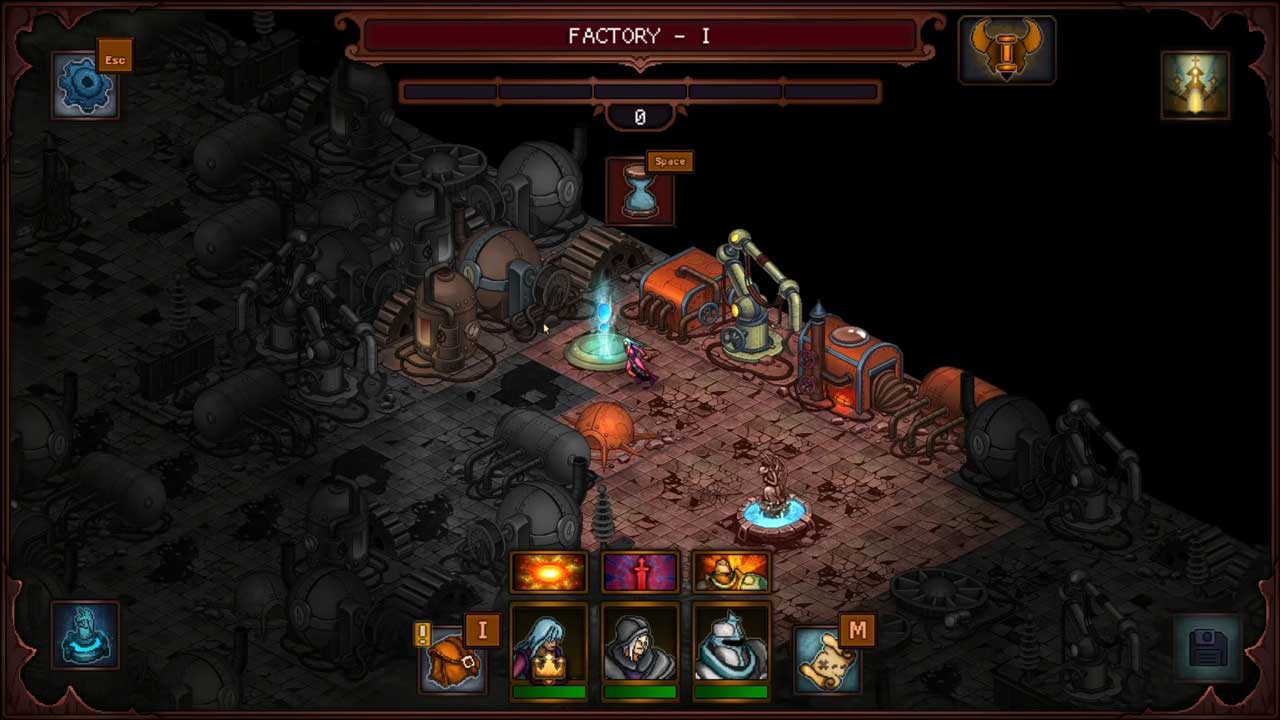Trigger the armored knight charge ability
1280x720 pixels.
pos(731,572)
